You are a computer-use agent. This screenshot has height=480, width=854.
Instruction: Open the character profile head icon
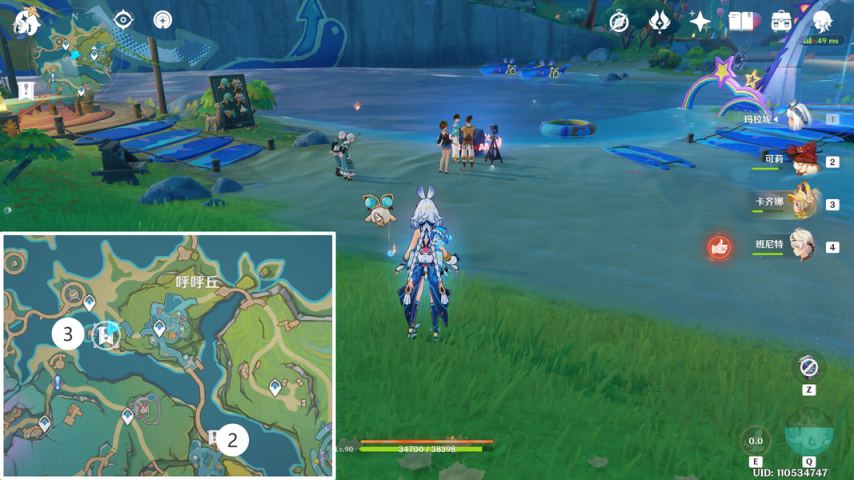pyautogui.click(x=822, y=21)
